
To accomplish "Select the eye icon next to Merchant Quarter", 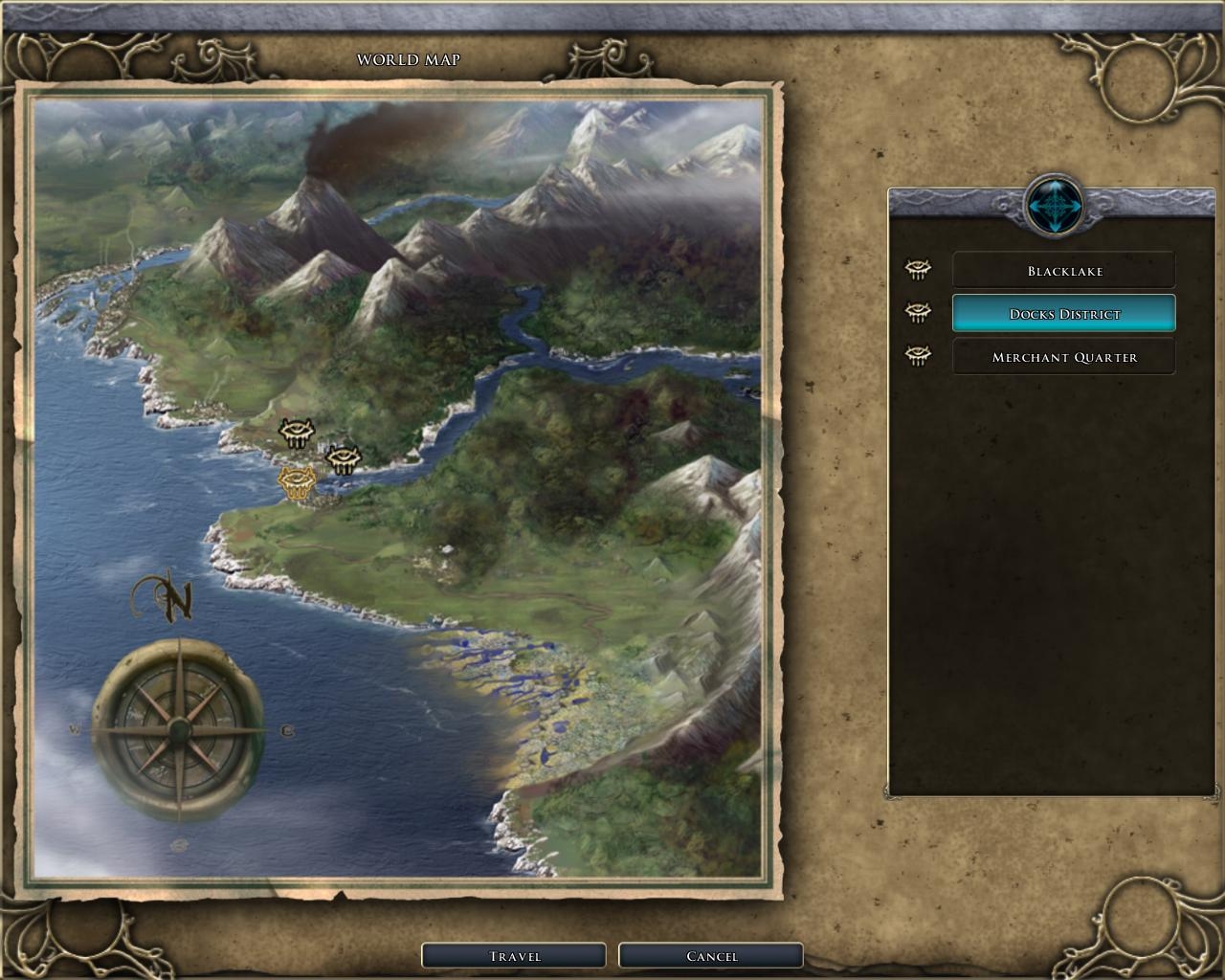I will [x=919, y=356].
